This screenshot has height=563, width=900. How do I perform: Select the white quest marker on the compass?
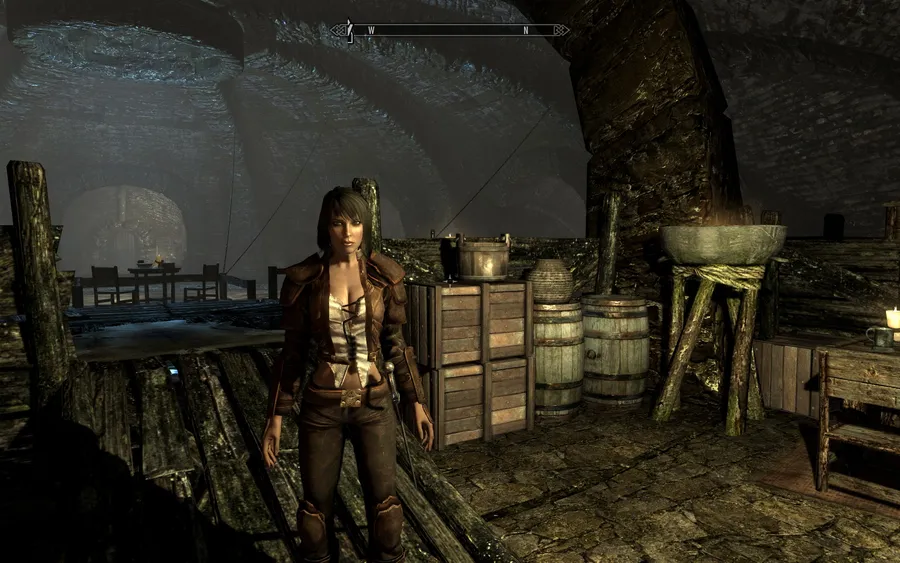click(349, 30)
